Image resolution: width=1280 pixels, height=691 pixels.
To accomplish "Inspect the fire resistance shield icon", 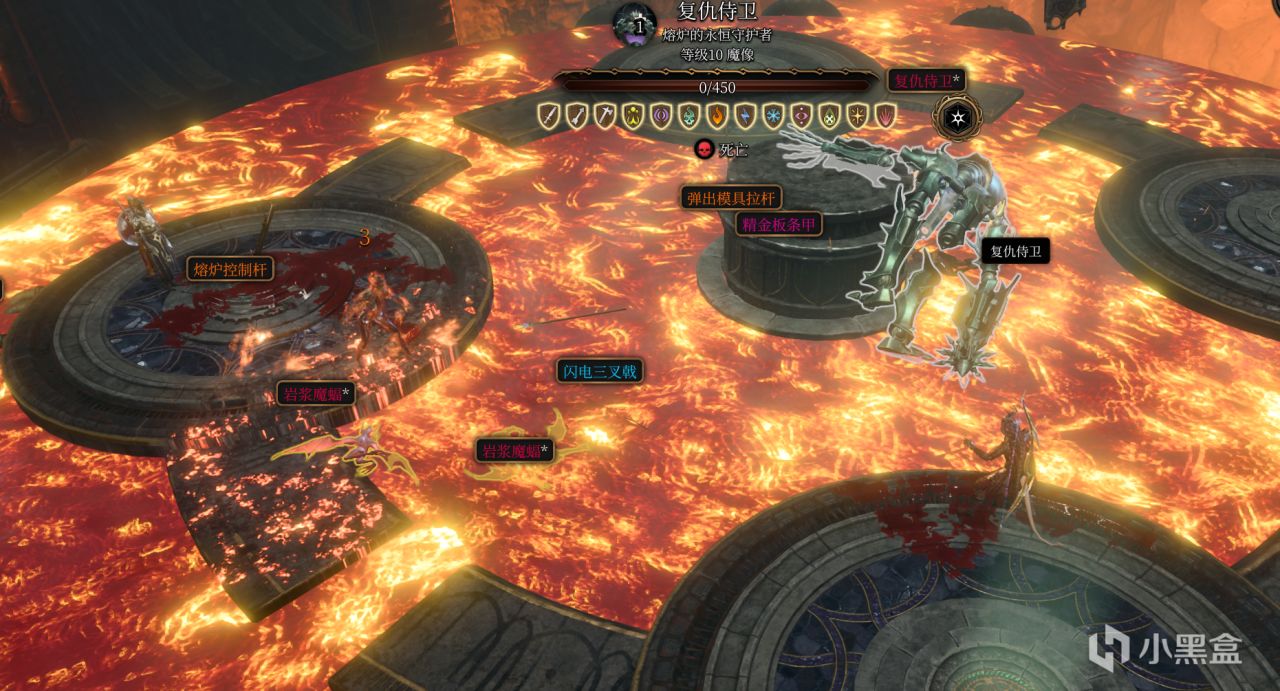I will [x=717, y=116].
